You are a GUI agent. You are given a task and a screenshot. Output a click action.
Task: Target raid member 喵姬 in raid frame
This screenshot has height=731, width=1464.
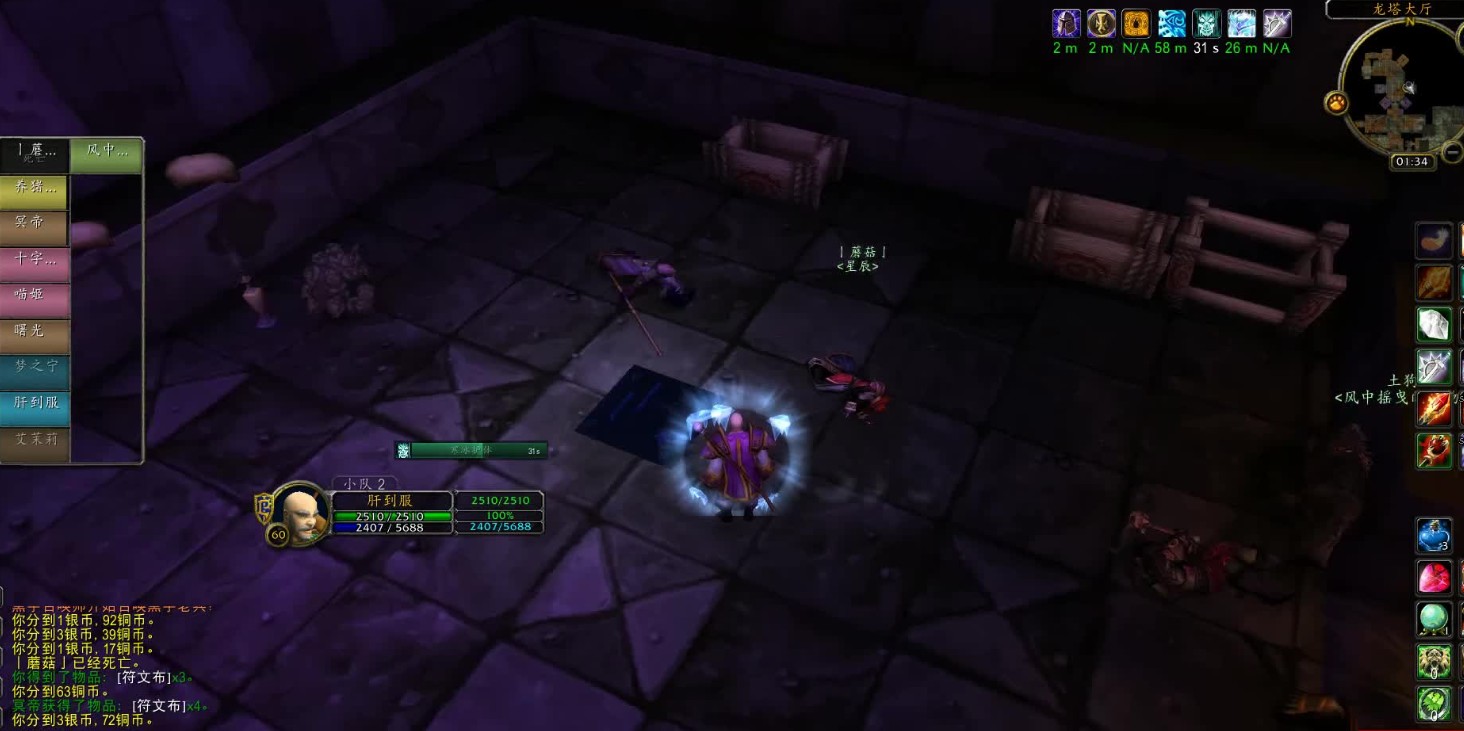tap(35, 296)
